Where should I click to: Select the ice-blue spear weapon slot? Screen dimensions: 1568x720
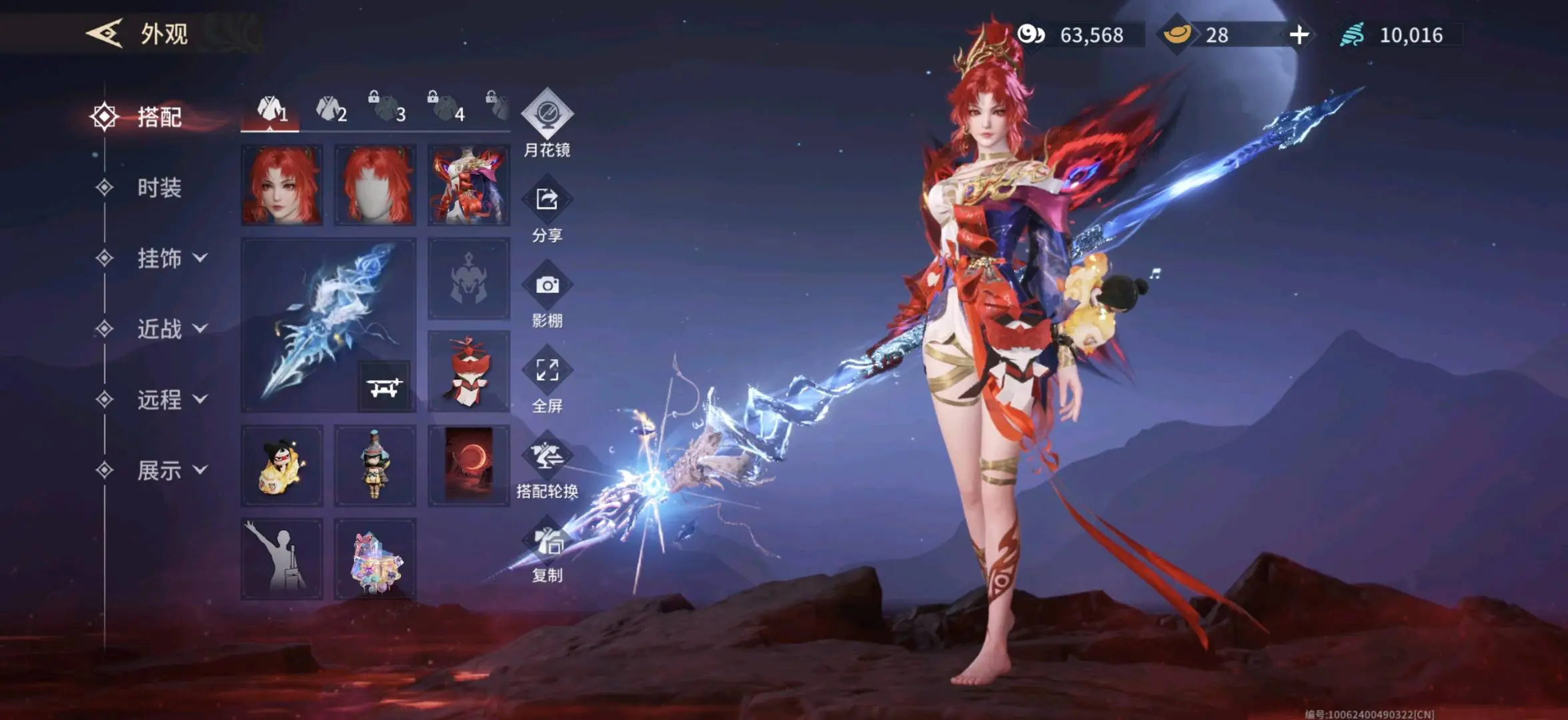(x=328, y=325)
